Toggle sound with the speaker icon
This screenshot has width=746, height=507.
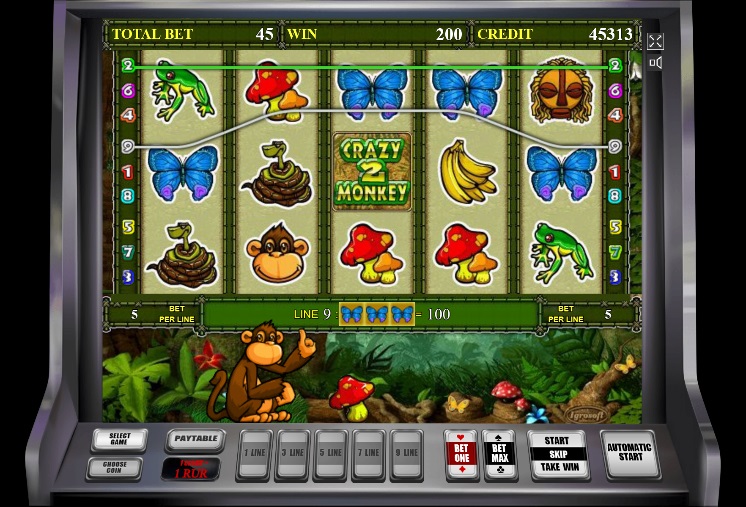(655, 63)
